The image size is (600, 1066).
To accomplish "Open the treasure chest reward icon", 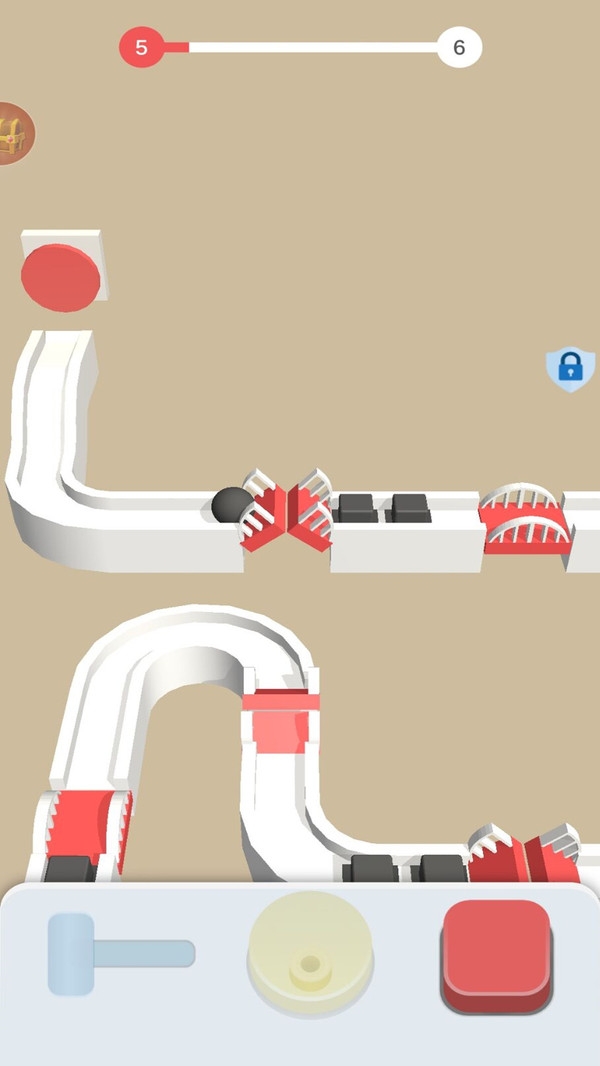I will coord(13,133).
